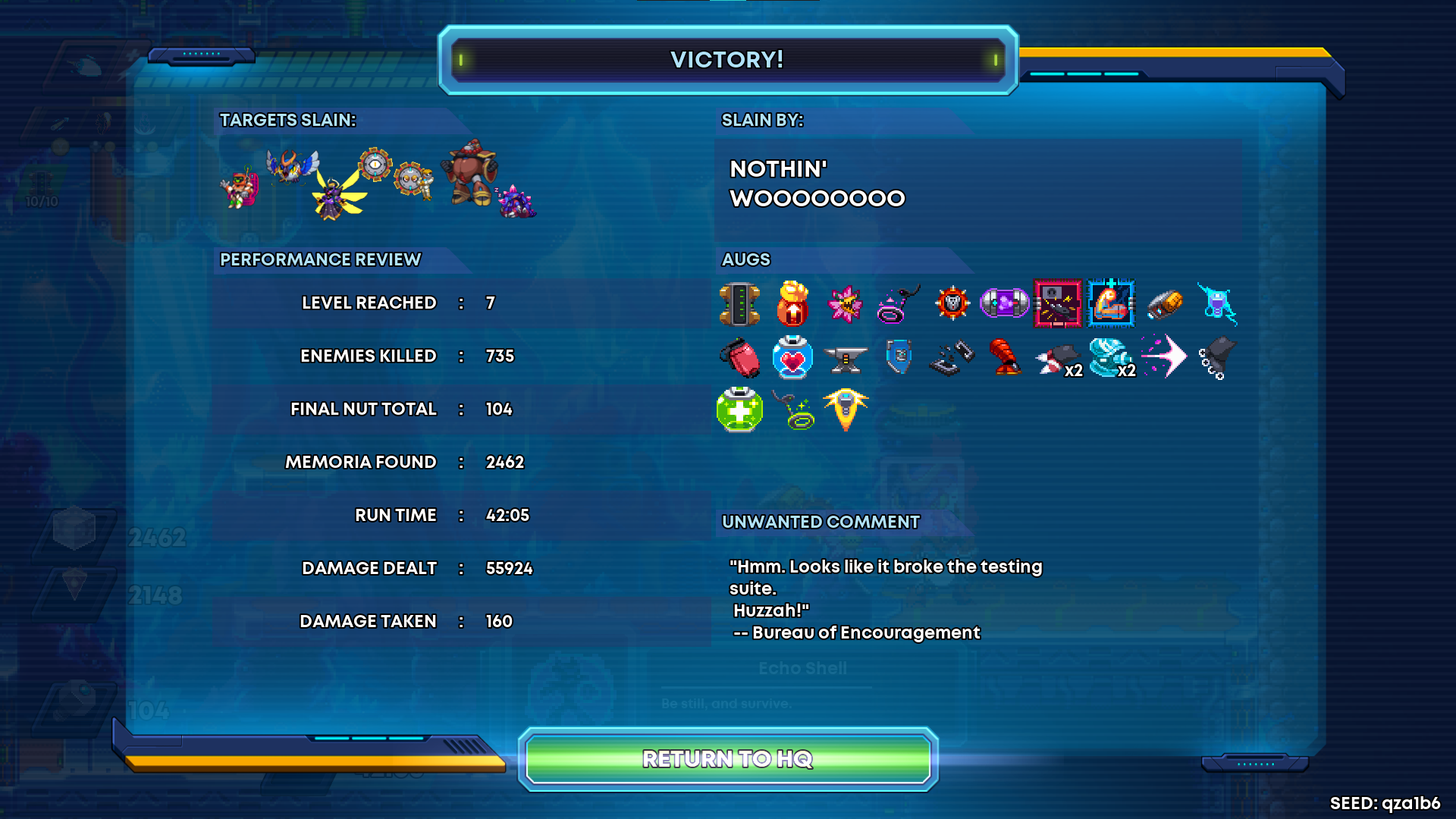Inspect the heart-in-a-jar aug icon
1456x819 pixels.
(792, 357)
